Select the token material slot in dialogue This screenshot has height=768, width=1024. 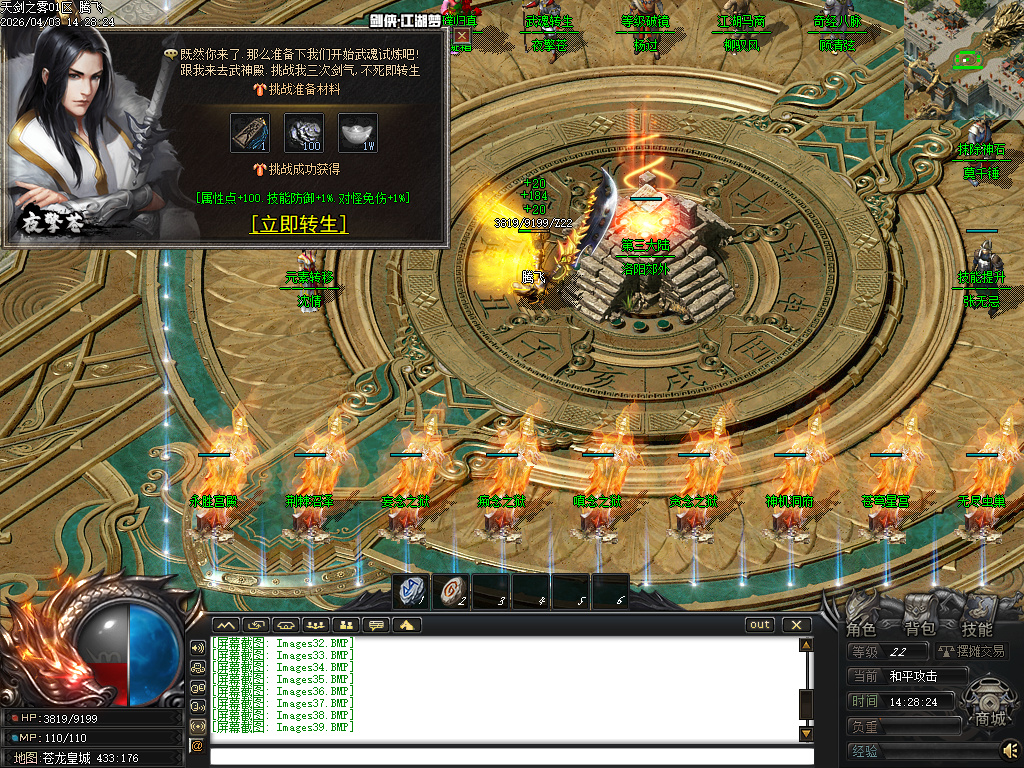pyautogui.click(x=249, y=133)
